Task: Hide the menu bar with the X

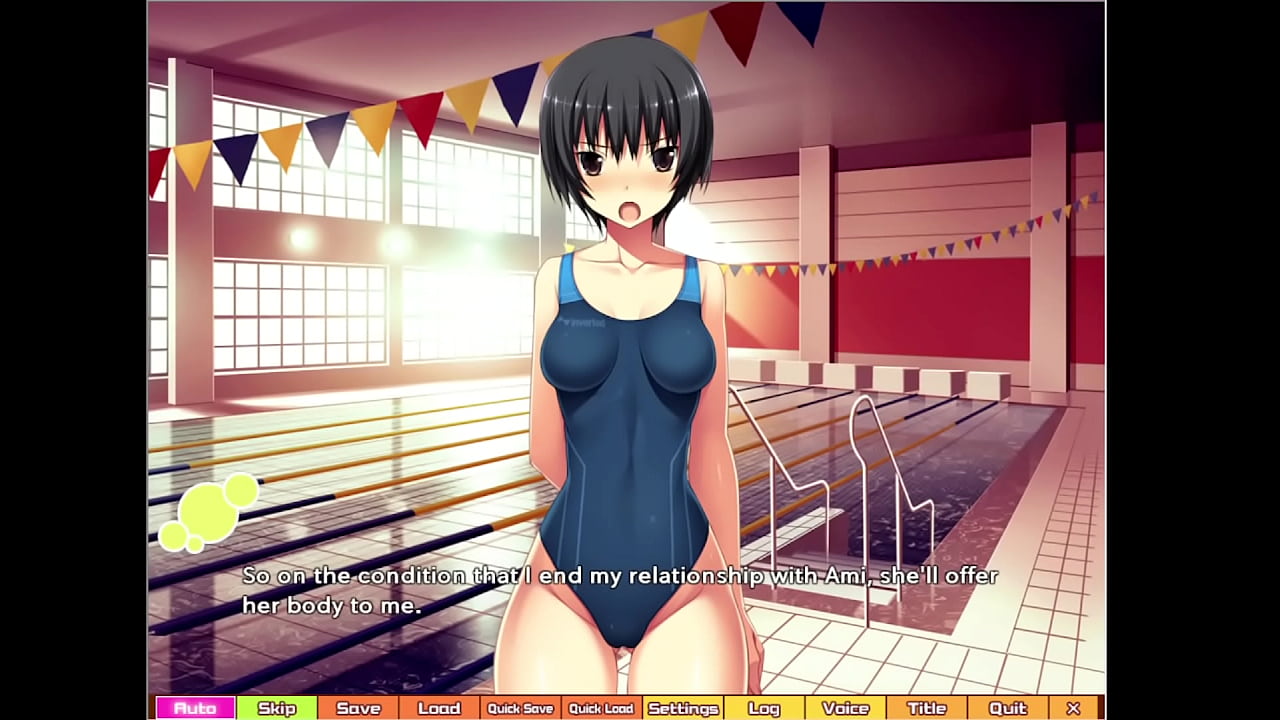Action: 1073,708
